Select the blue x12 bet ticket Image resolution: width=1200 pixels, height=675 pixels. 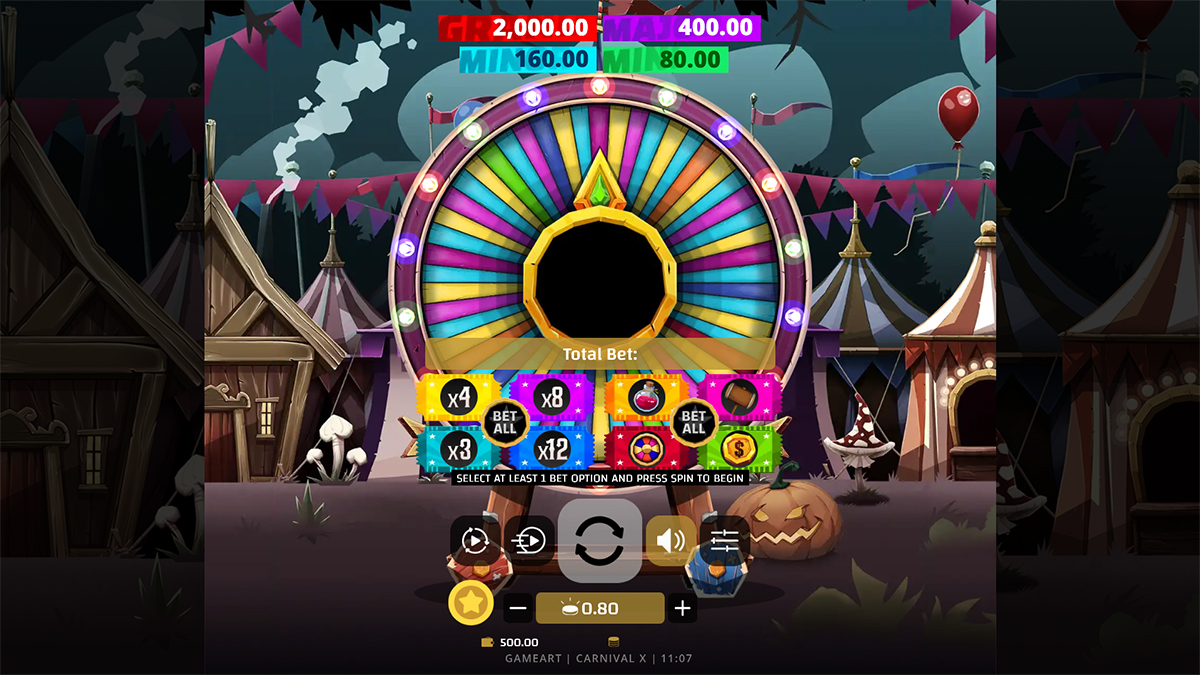click(552, 449)
